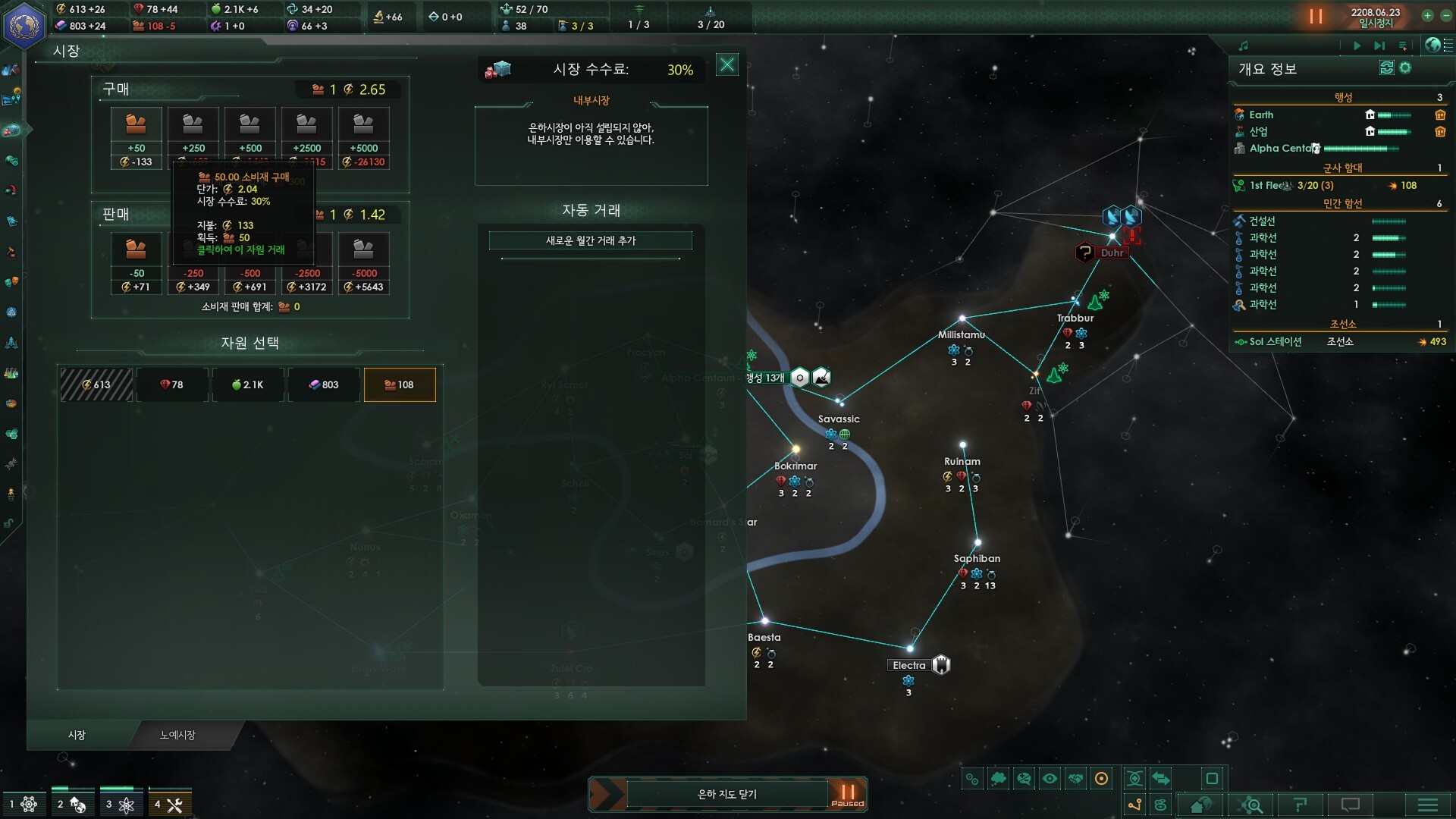
Task: Select Sol Station shipyard entry
Action: [x=1276, y=341]
